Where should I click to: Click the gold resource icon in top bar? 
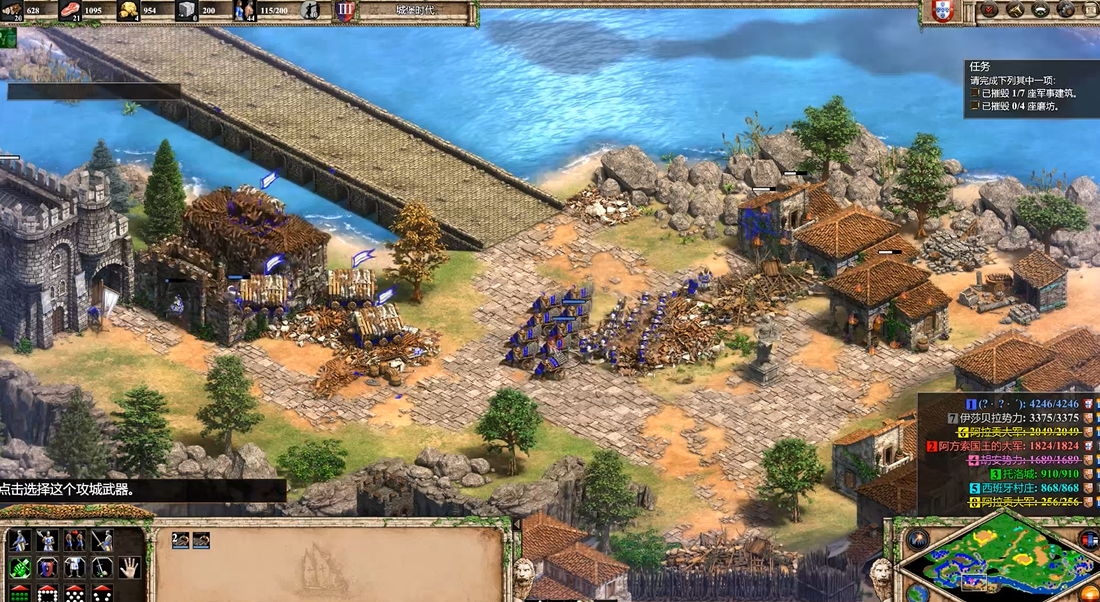coord(130,11)
